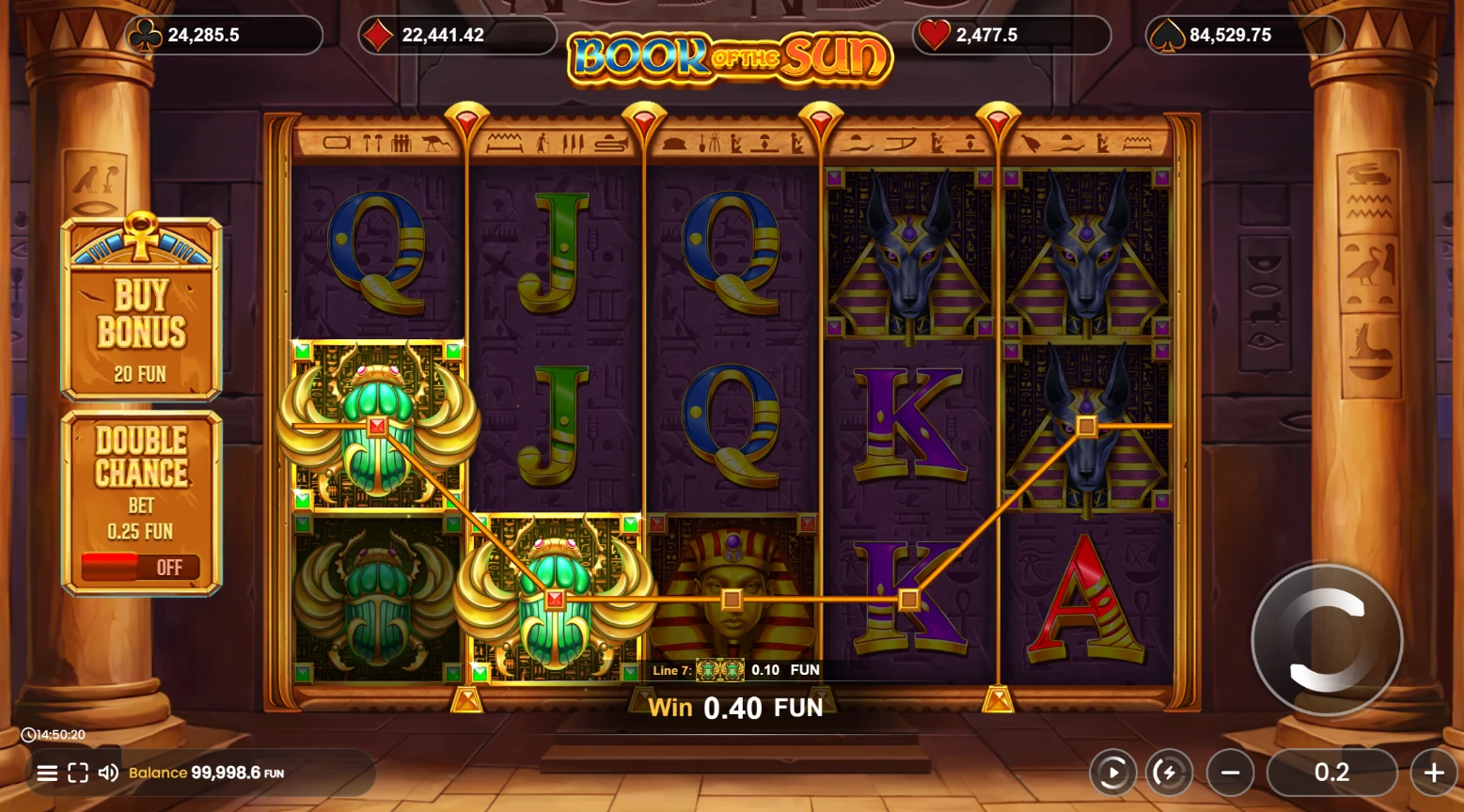Increase the bet with plus button
The image size is (1464, 812).
(1434, 773)
